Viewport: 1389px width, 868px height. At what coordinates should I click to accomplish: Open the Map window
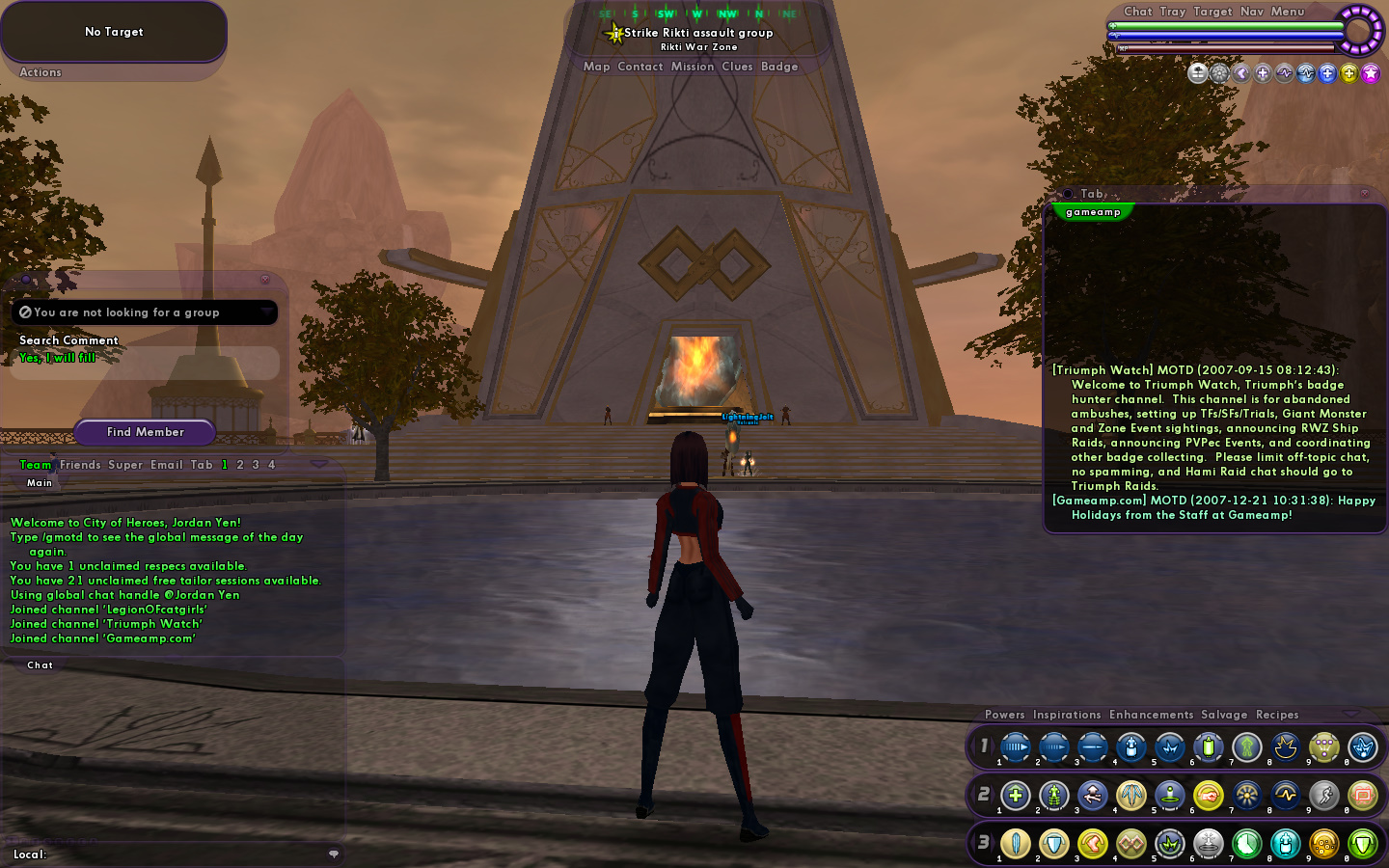point(596,67)
